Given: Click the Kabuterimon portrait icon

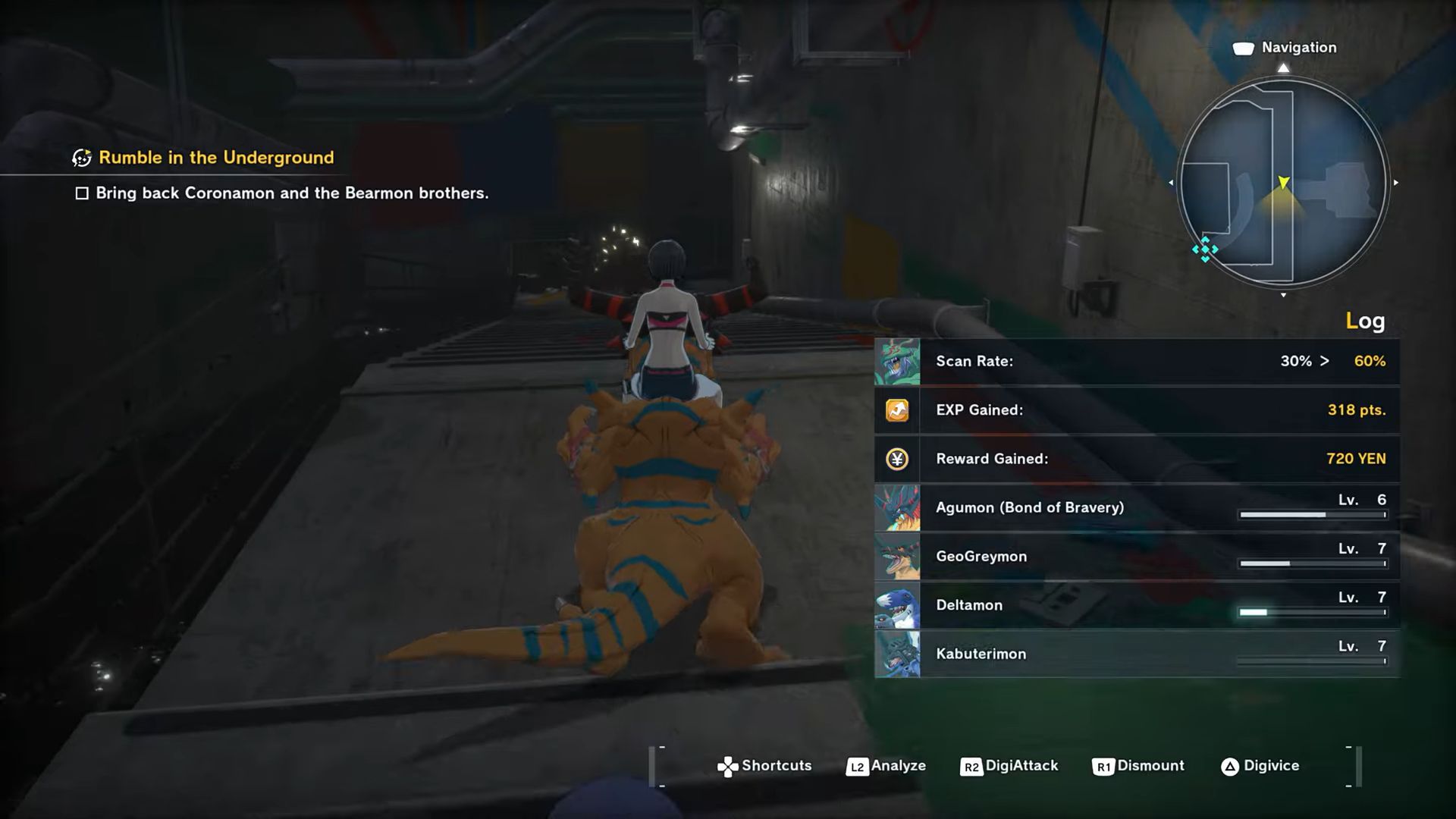Looking at the screenshot, I should (897, 653).
